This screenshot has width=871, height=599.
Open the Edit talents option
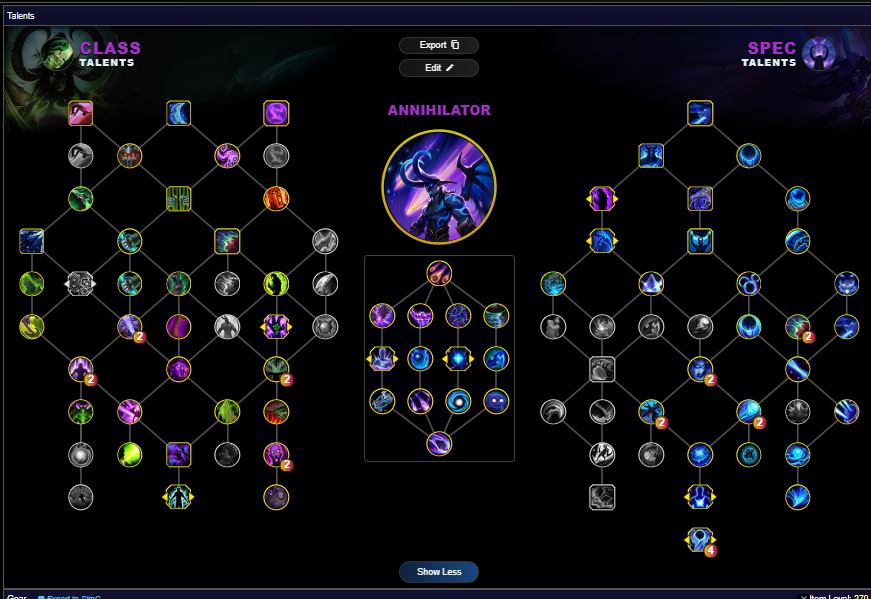pyautogui.click(x=439, y=68)
